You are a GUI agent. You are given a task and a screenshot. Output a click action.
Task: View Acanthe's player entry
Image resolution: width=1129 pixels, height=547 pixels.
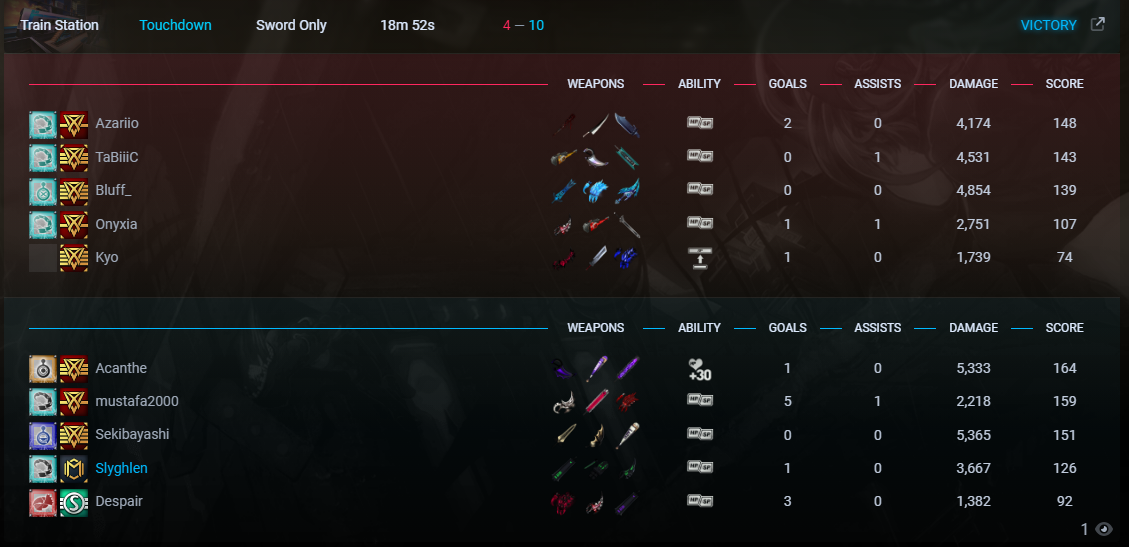pos(121,368)
